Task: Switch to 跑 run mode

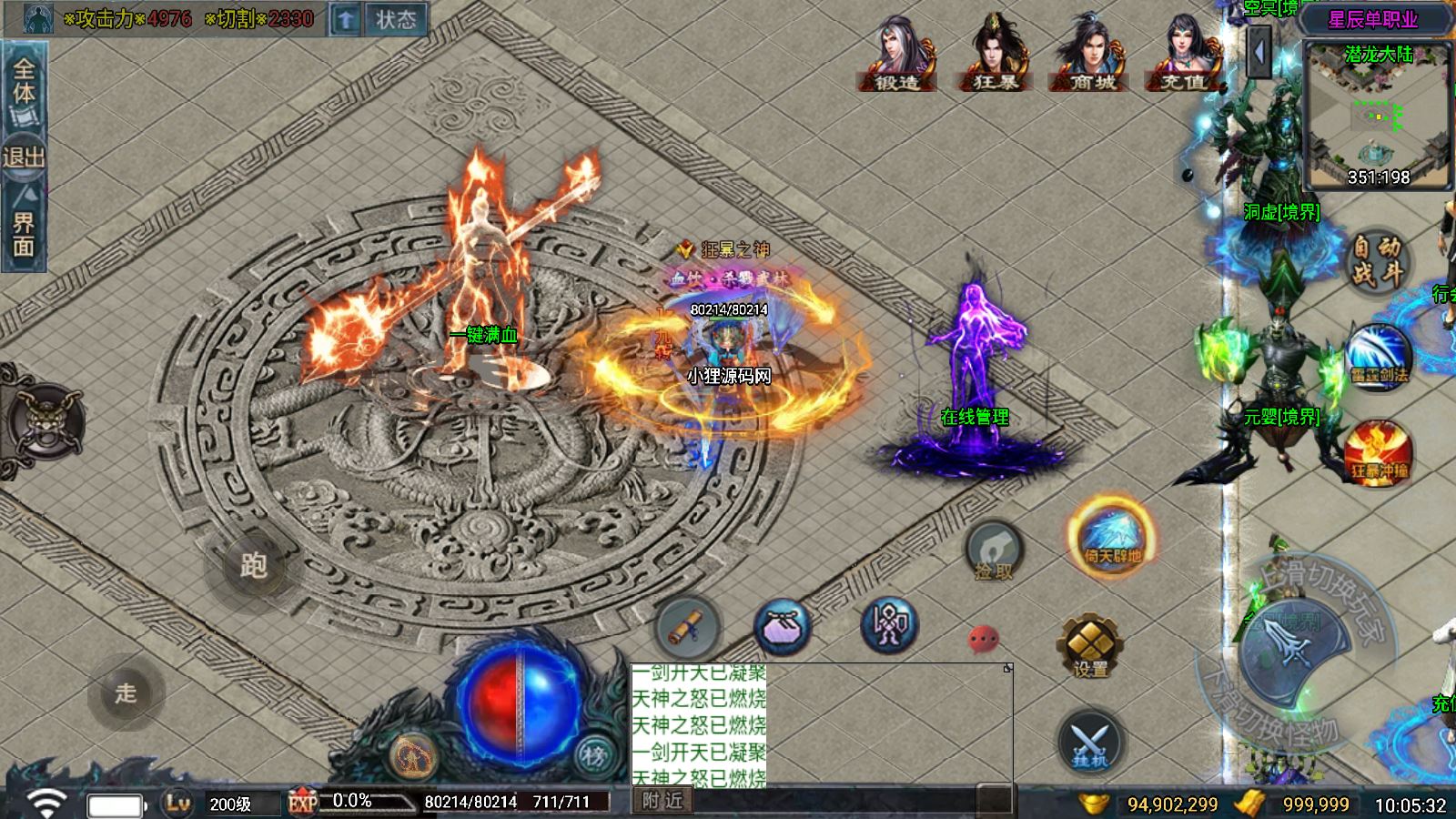Action: 253,566
